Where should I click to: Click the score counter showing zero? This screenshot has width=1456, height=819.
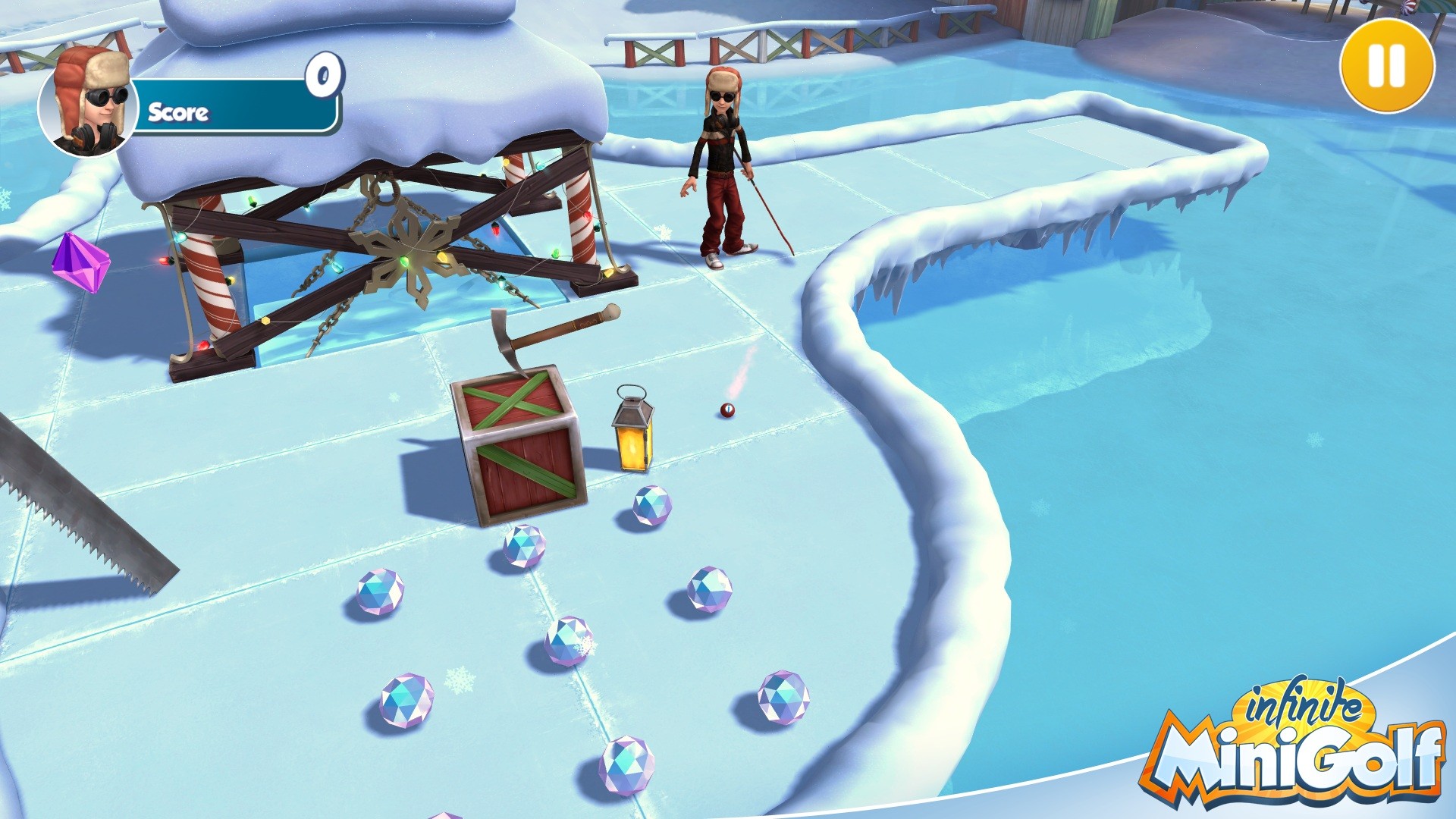pyautogui.click(x=325, y=76)
